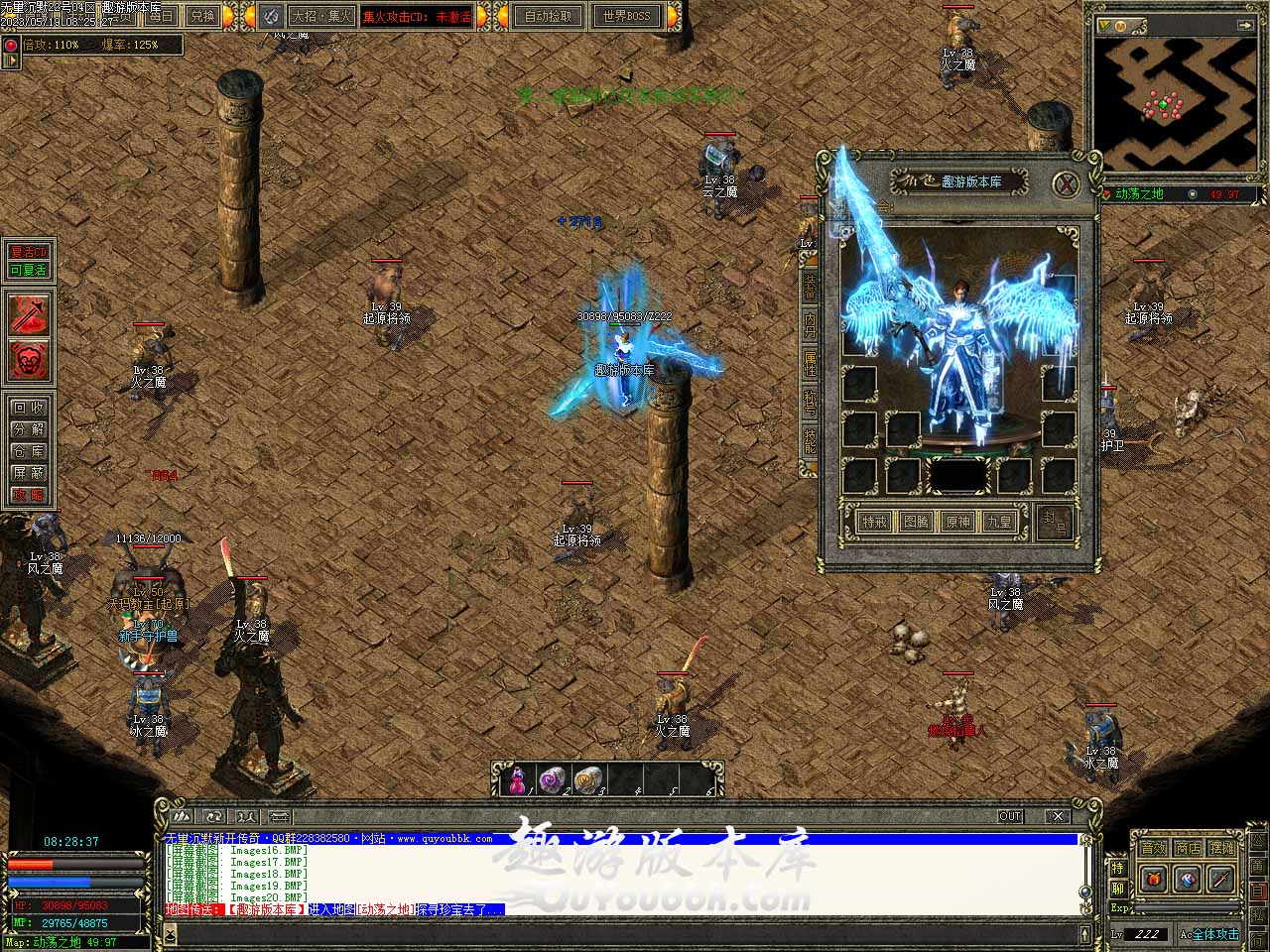Open the 世界BOSS panel
The width and height of the screenshot is (1270, 952).
click(627, 16)
